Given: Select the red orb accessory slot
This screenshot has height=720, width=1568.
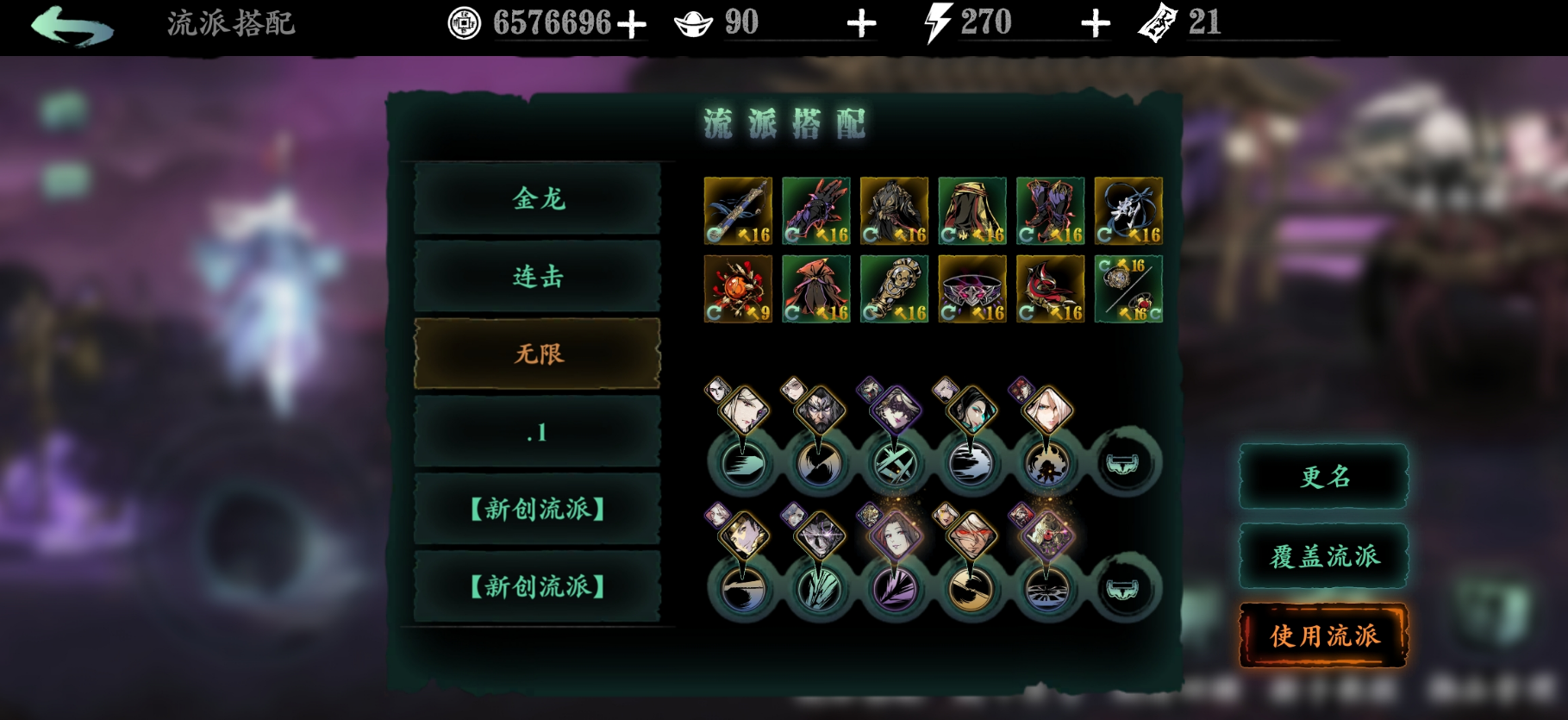Looking at the screenshot, I should tap(738, 289).
